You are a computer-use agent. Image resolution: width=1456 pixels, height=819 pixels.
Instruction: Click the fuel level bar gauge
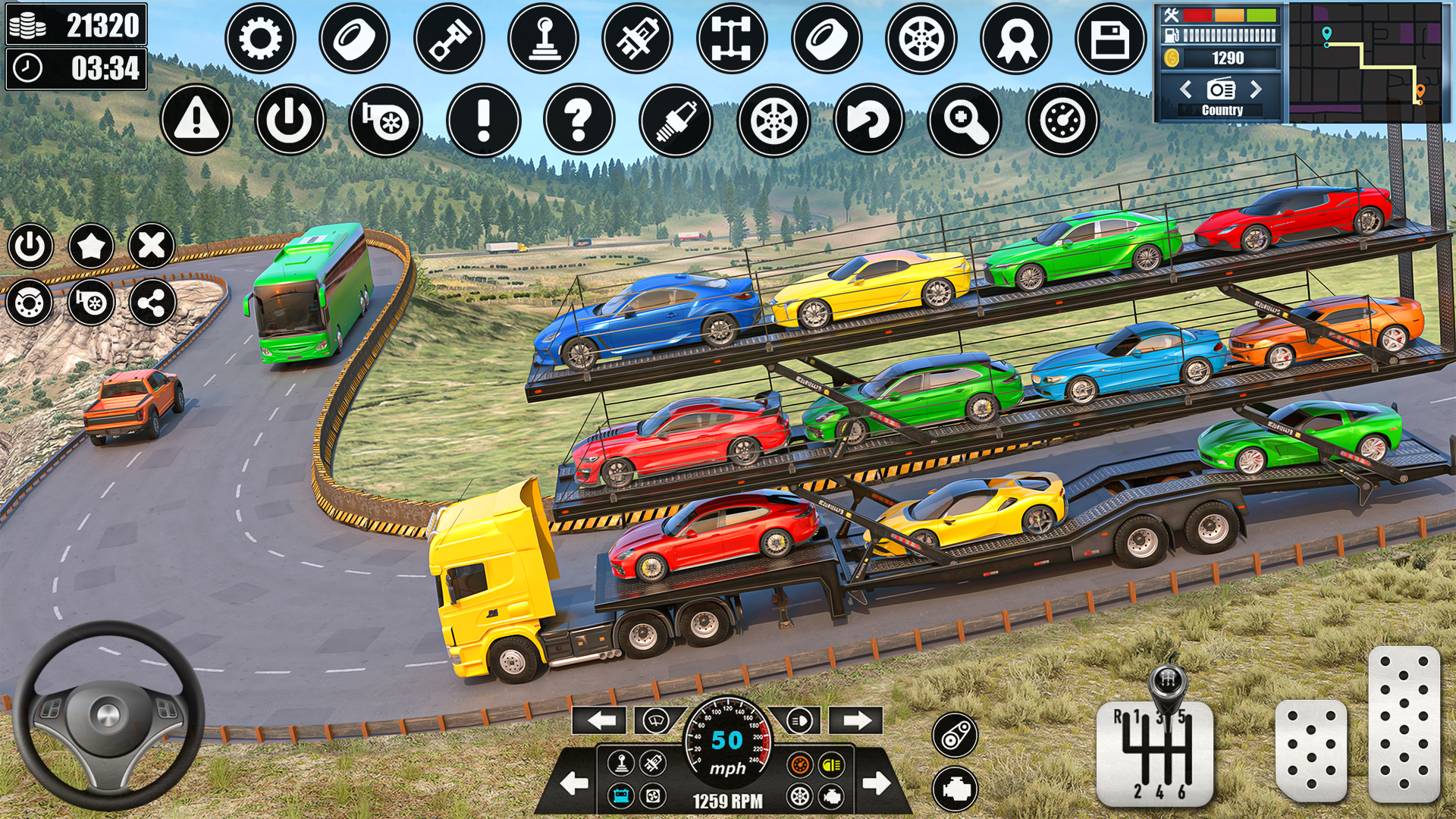[x=1228, y=35]
